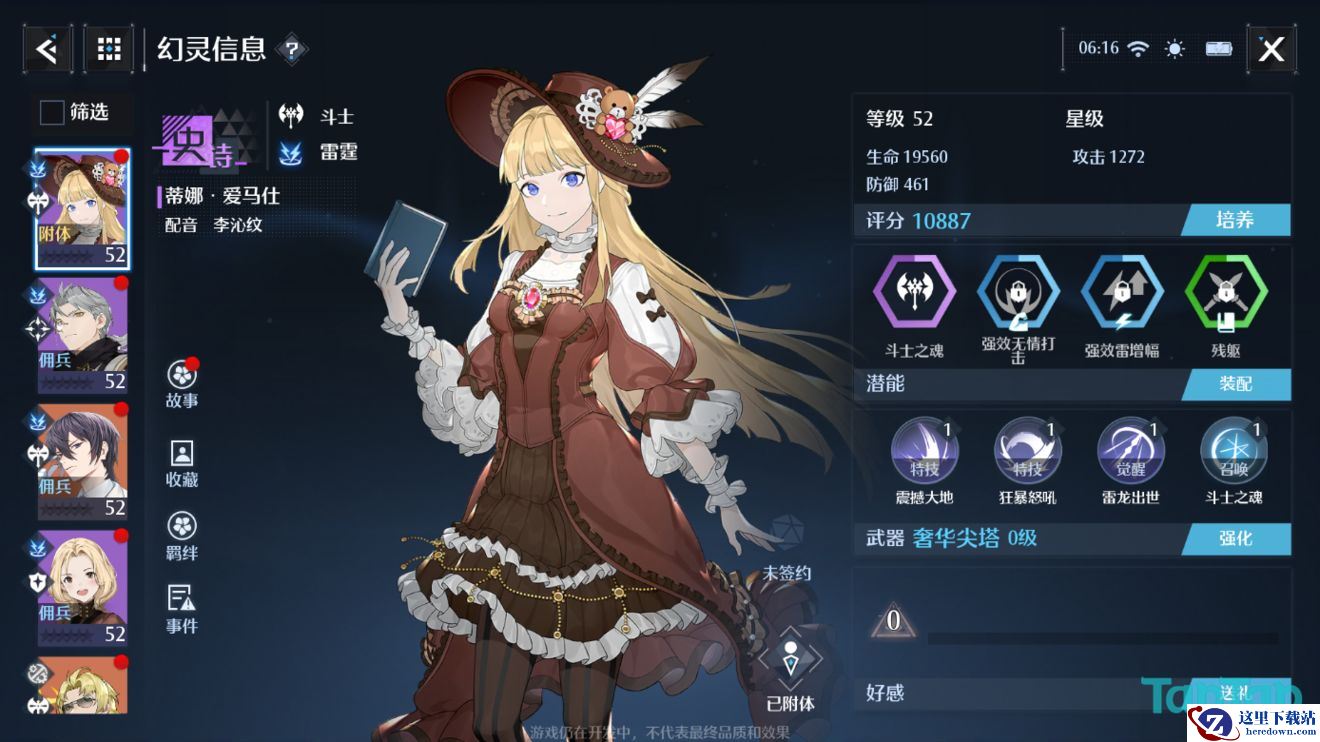Open the 故事 story section
Screen dimensions: 1320x742
point(182,384)
